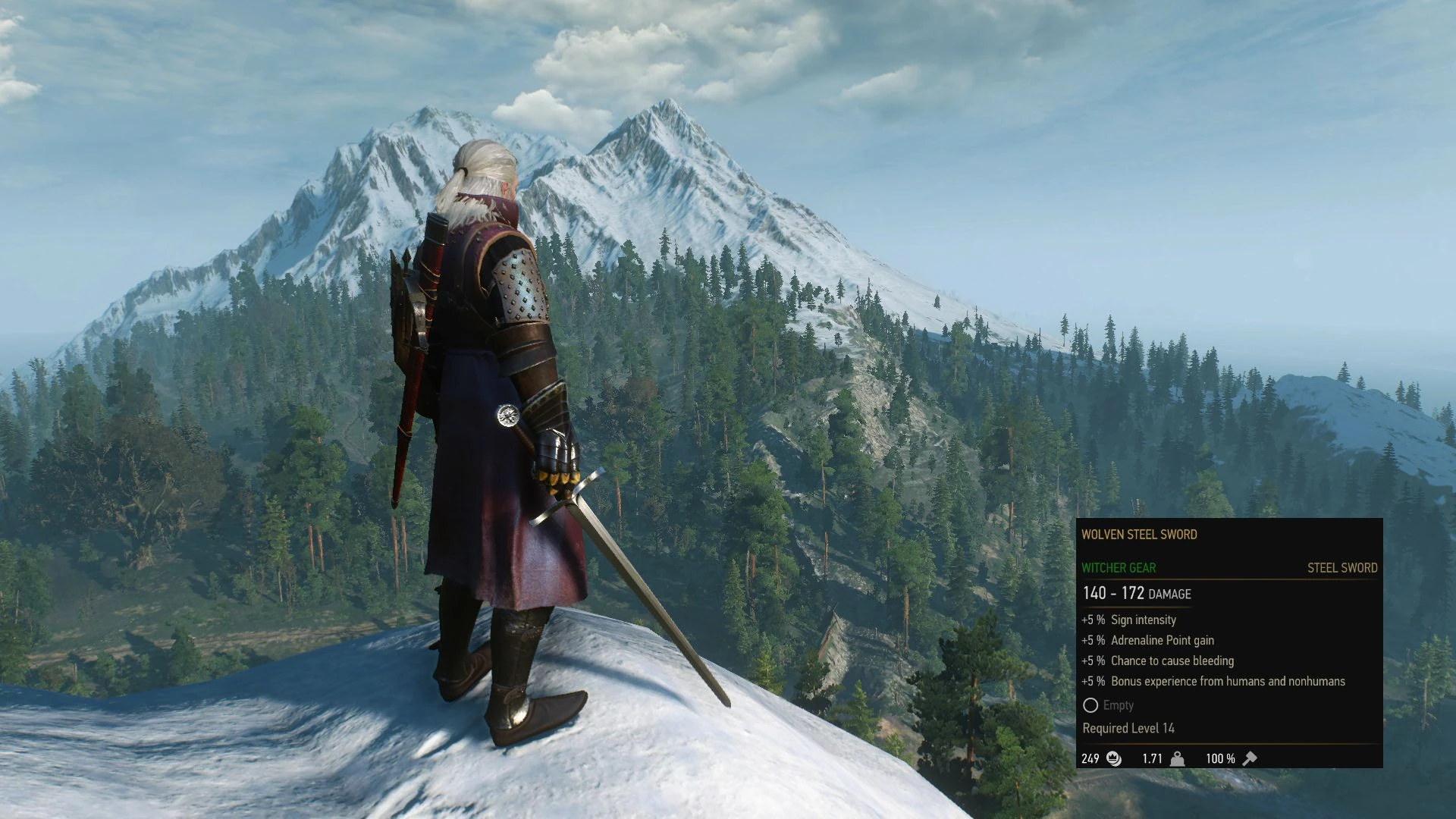
Task: Click the 140 - 172 DAMAGE value
Action: pyautogui.click(x=1136, y=594)
